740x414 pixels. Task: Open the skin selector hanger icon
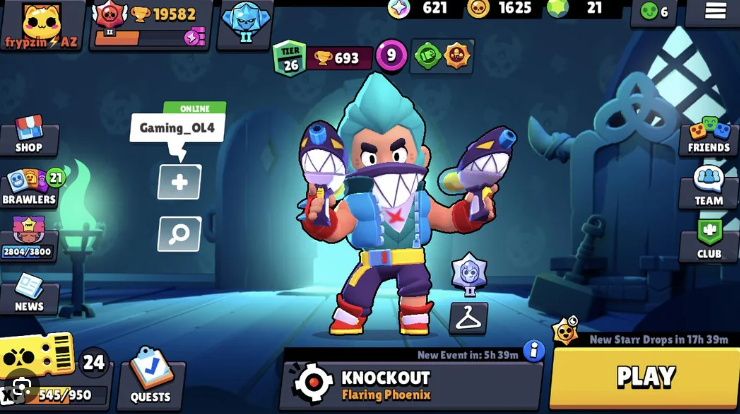[x=468, y=318]
